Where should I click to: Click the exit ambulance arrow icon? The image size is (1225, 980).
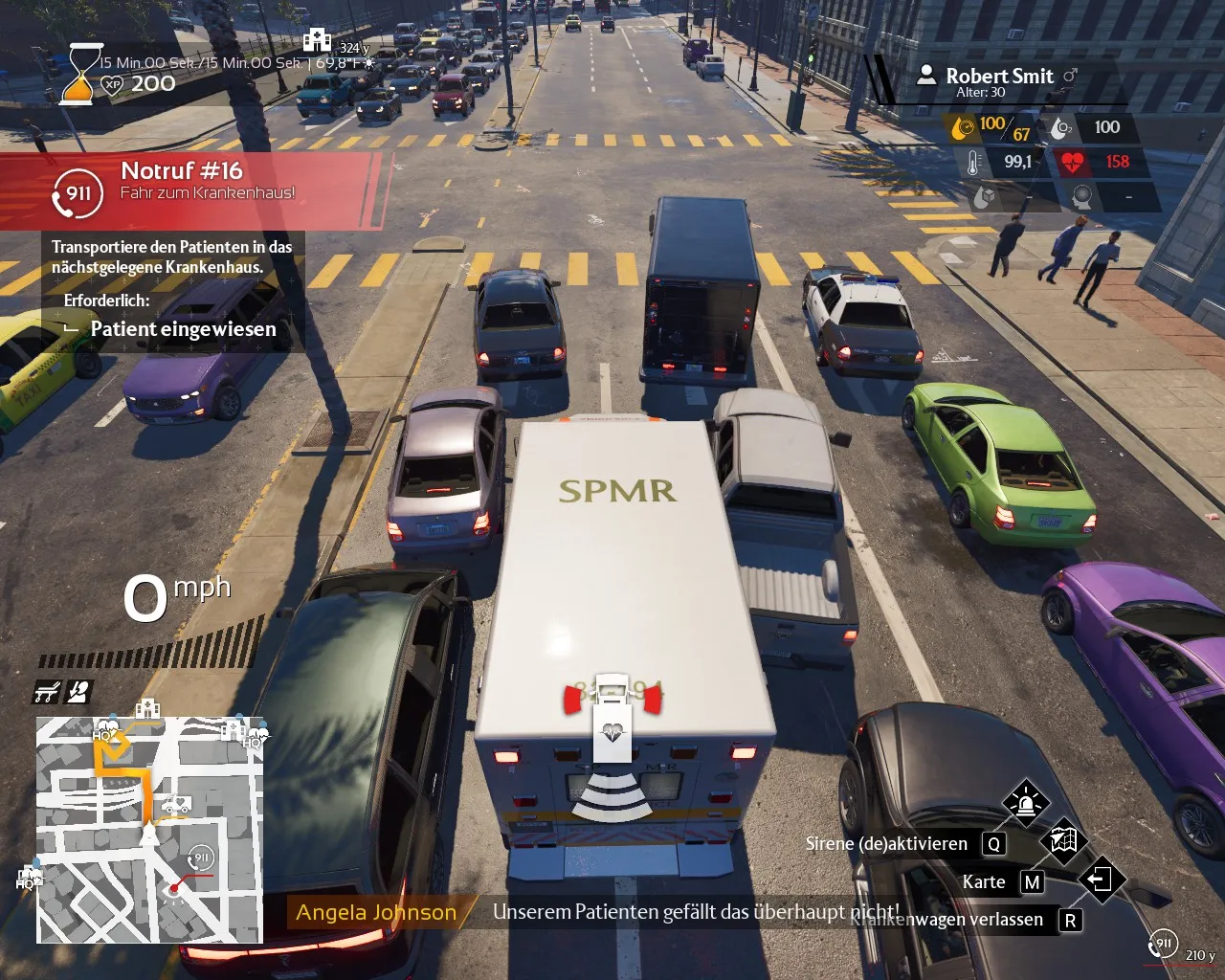point(1101,879)
